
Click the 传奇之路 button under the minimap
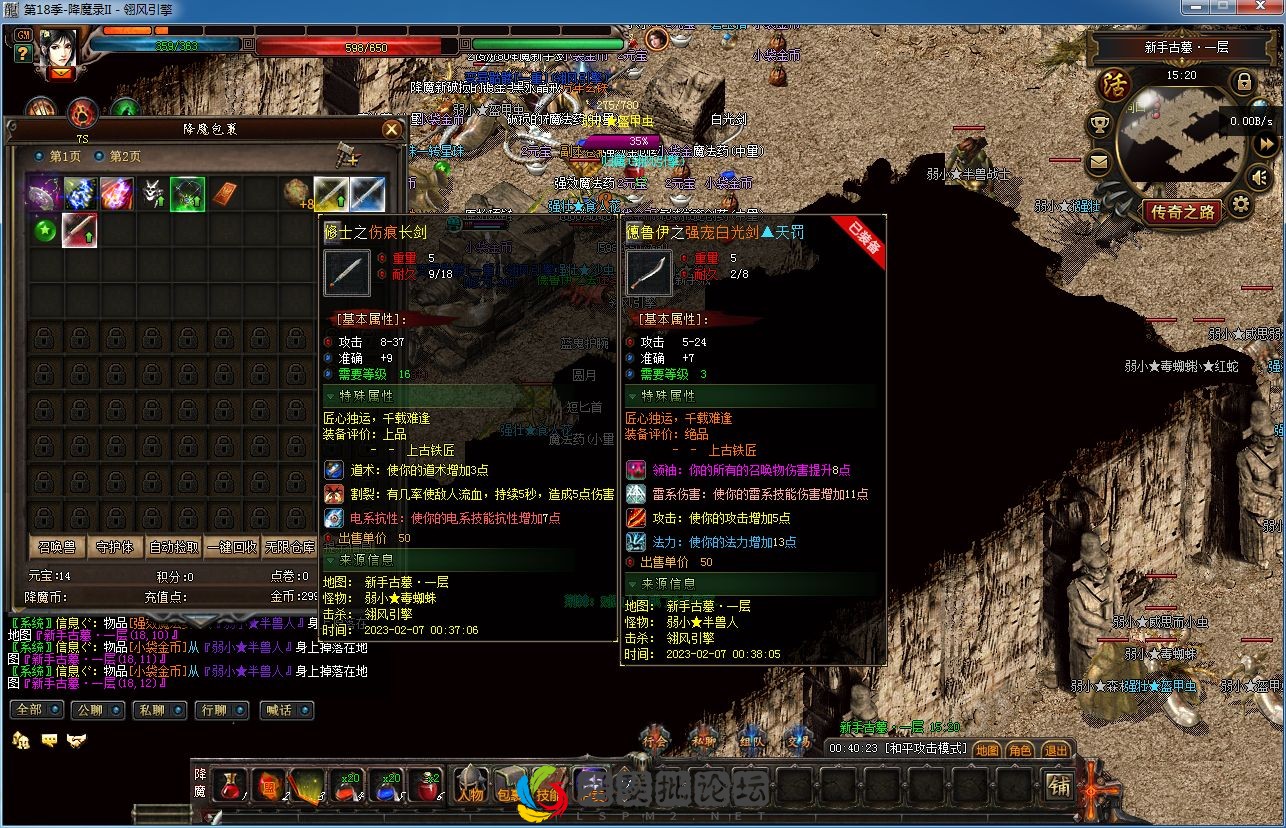coord(1184,212)
